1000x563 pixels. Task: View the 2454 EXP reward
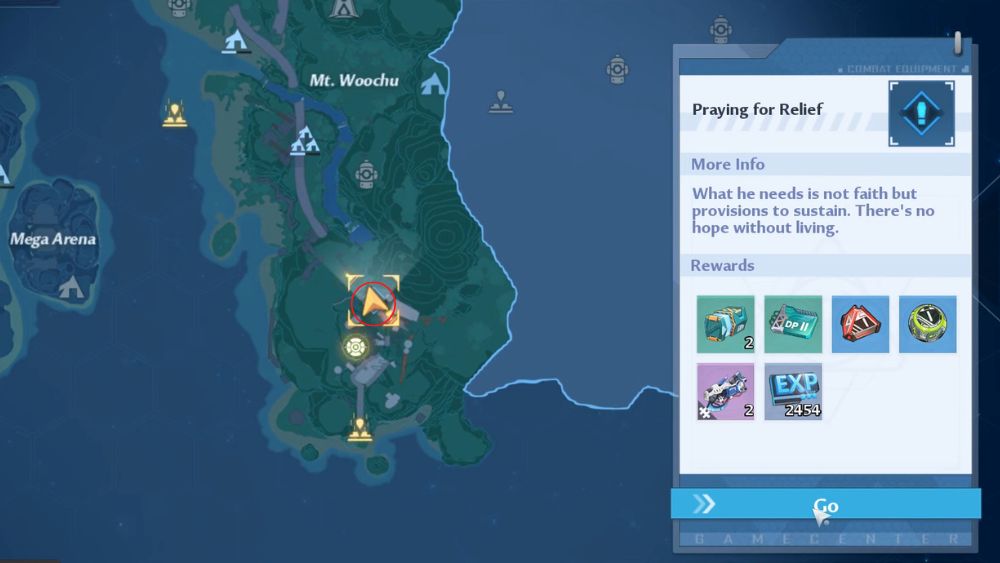[x=793, y=391]
